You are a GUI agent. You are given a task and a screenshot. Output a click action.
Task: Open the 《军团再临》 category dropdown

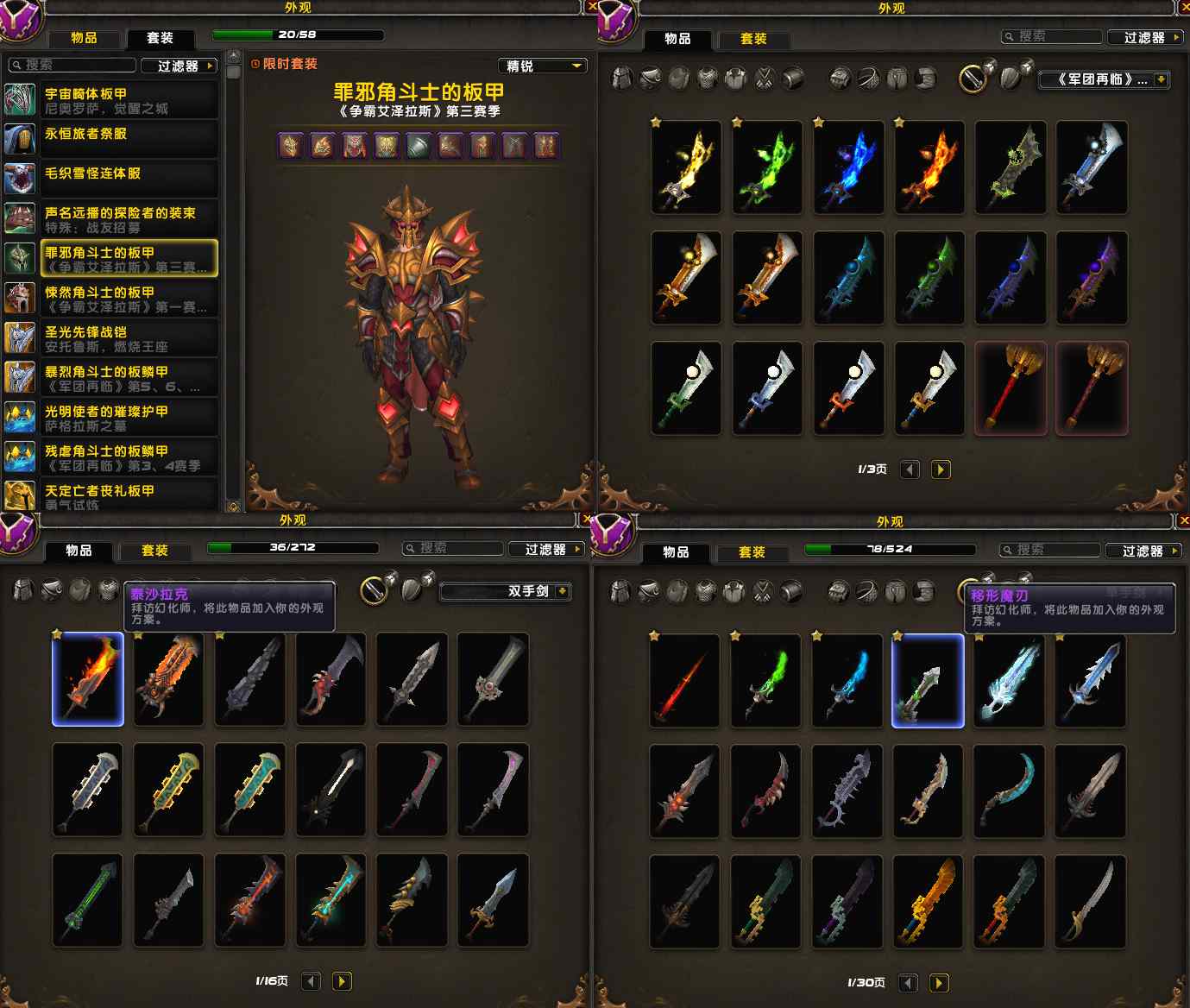pos(1104,79)
